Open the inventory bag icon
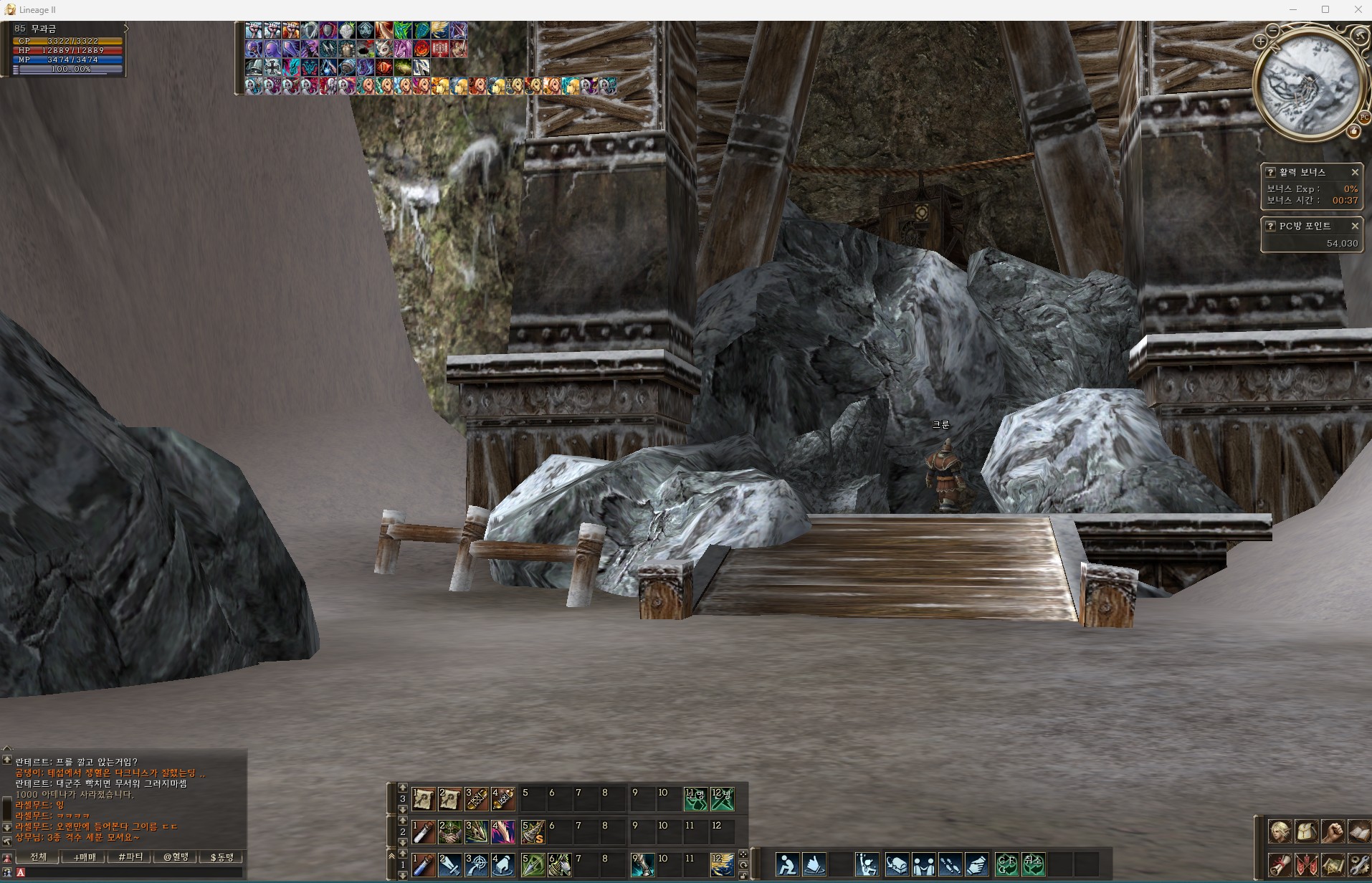 1306,832
